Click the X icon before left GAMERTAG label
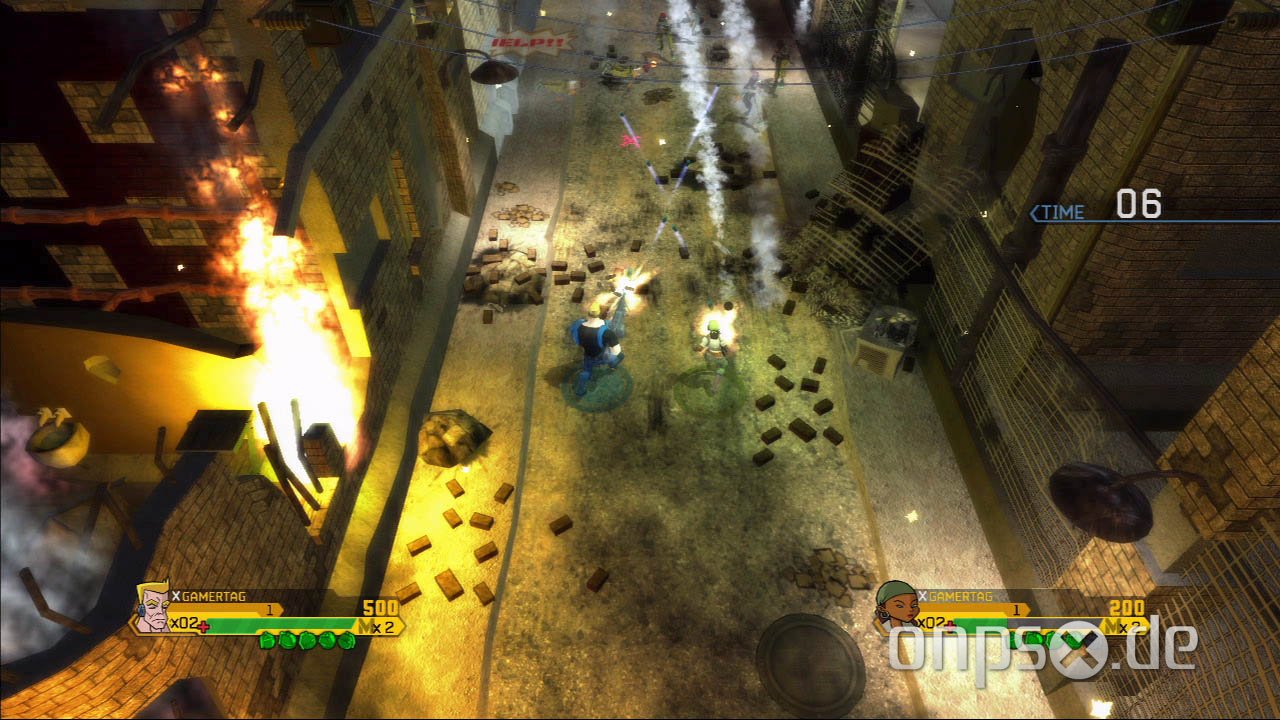This screenshot has height=720, width=1280. (175, 596)
